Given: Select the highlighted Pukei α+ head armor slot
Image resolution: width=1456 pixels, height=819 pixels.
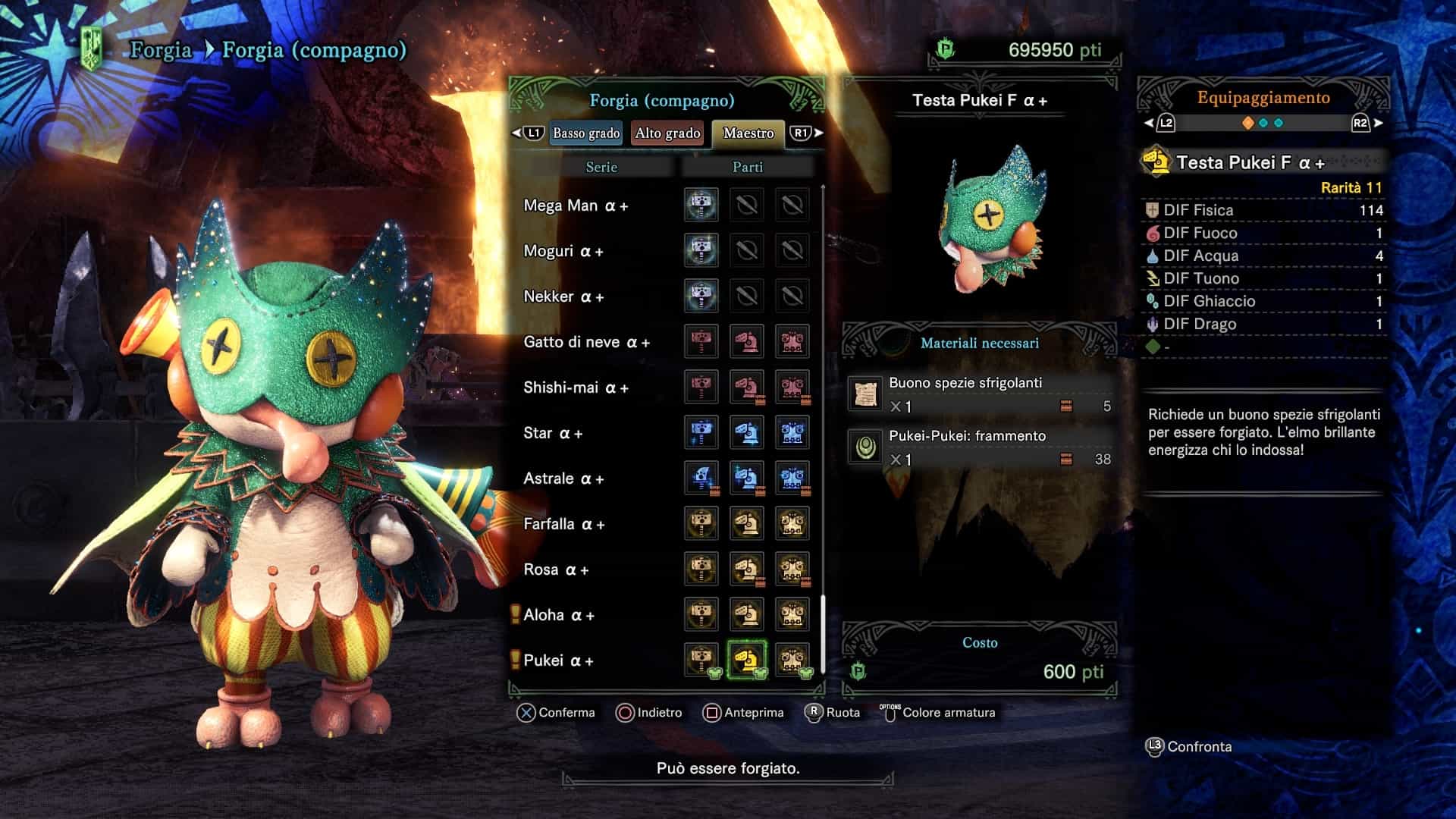Looking at the screenshot, I should (x=747, y=660).
